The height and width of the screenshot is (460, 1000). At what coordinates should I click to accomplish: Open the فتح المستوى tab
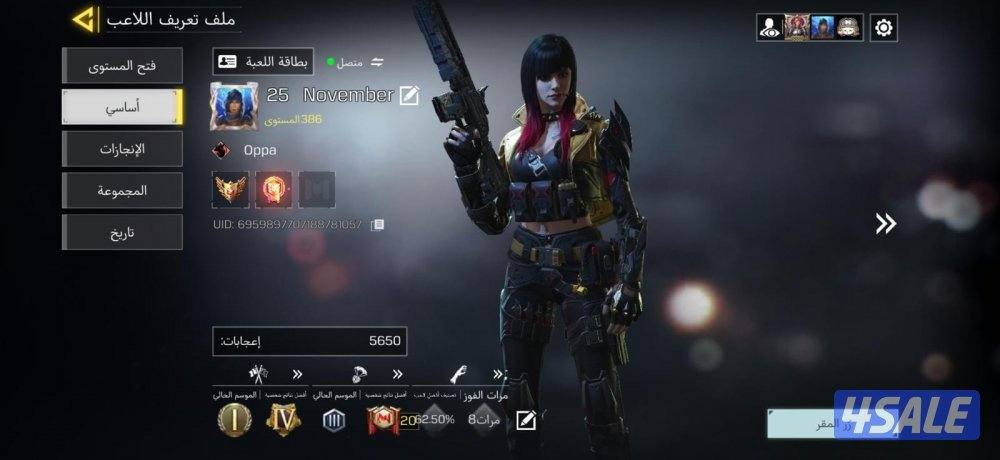click(x=122, y=66)
